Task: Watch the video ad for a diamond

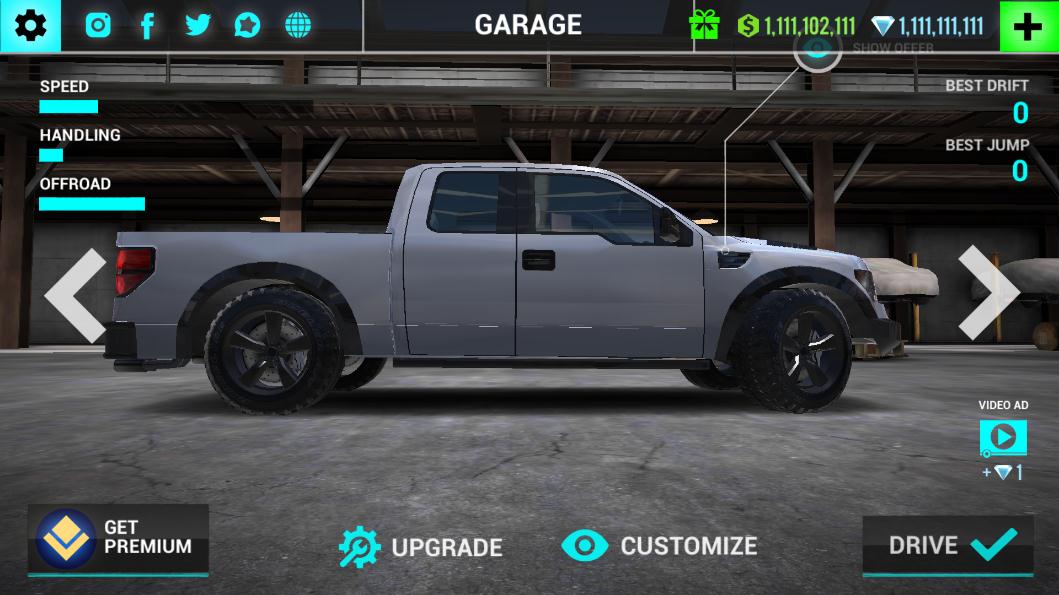Action: (x=1003, y=437)
